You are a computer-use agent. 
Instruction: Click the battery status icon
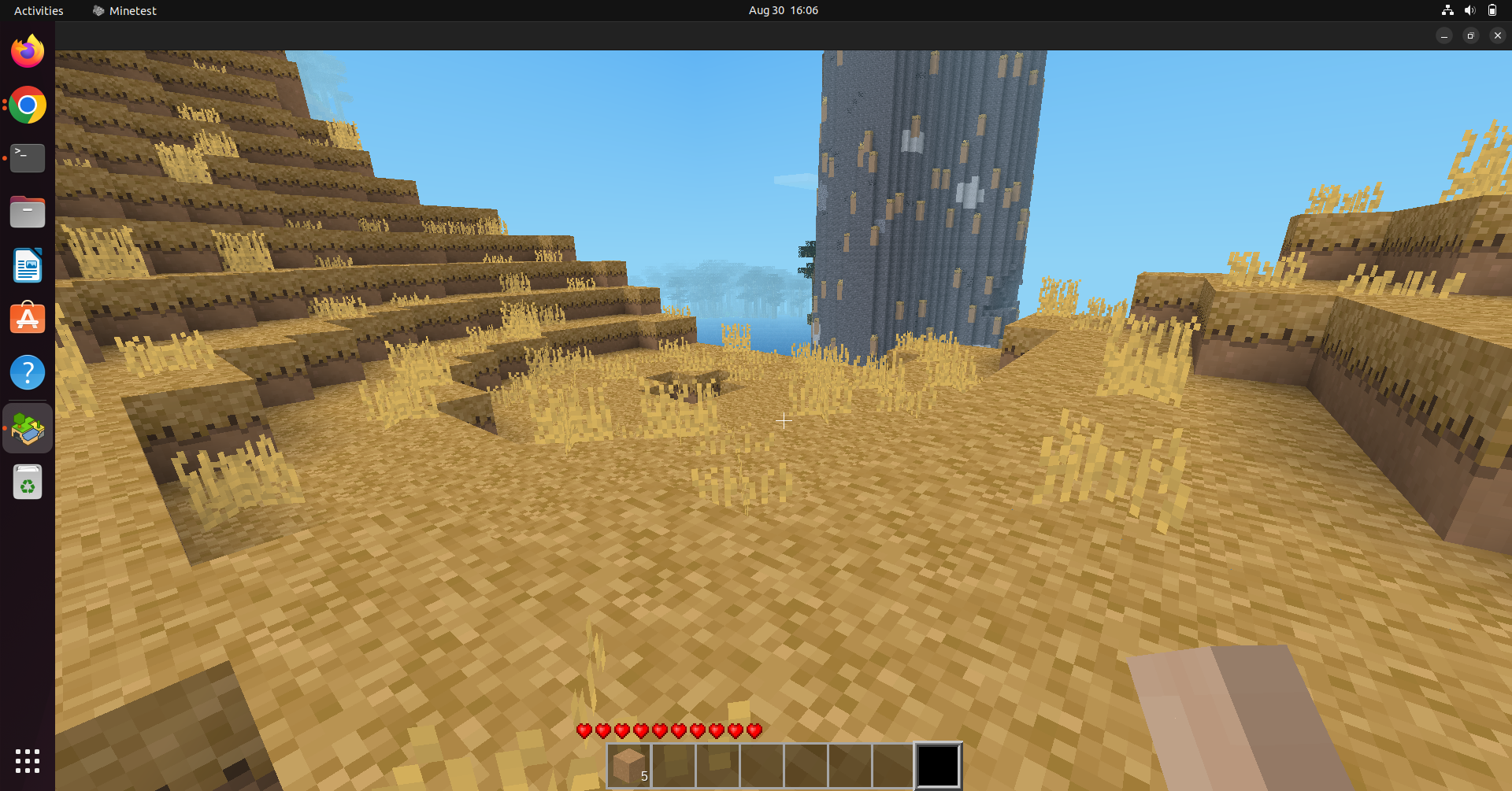pyautogui.click(x=1493, y=10)
